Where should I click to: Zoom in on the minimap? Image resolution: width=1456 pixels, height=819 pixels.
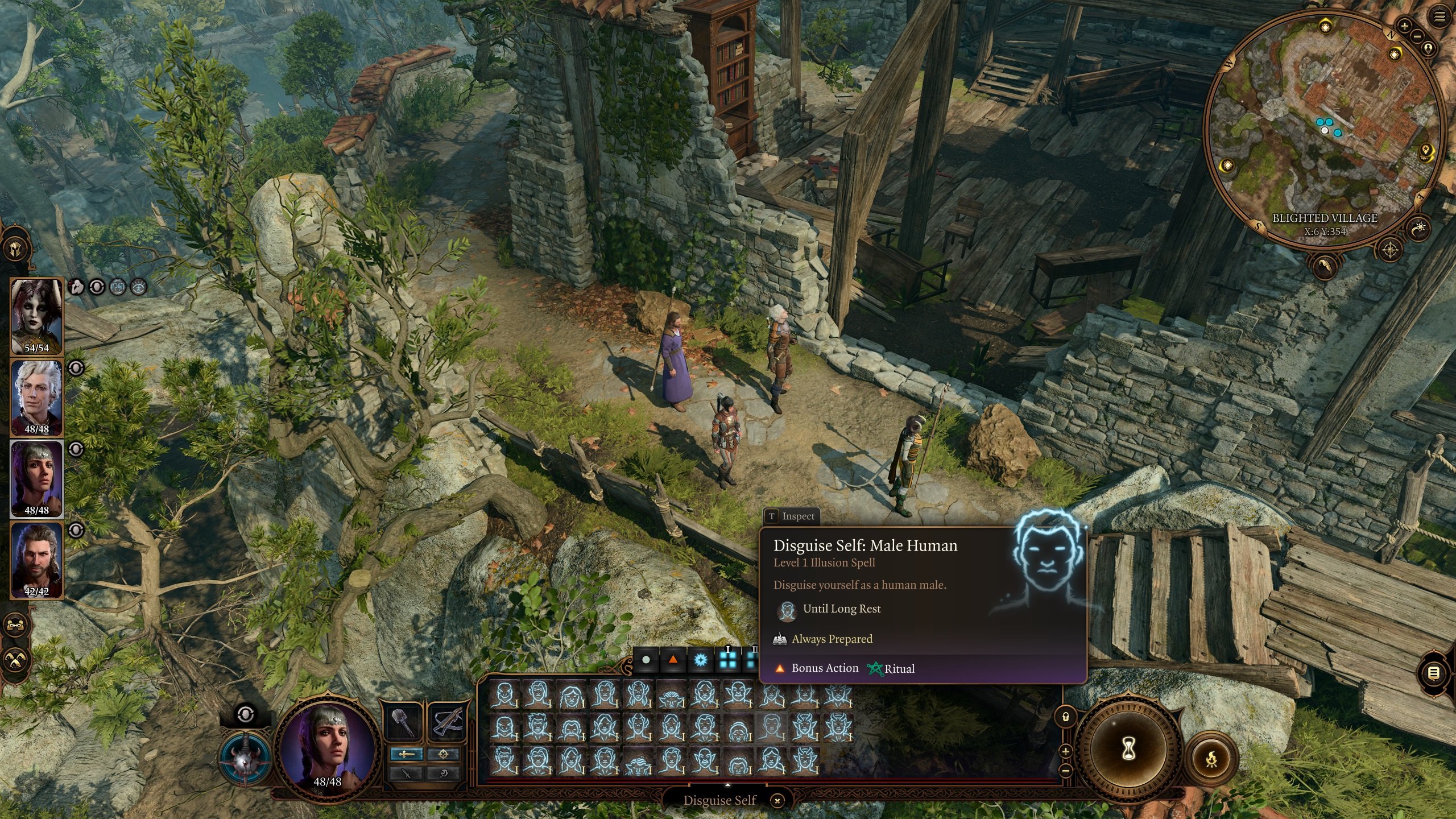(1404, 26)
